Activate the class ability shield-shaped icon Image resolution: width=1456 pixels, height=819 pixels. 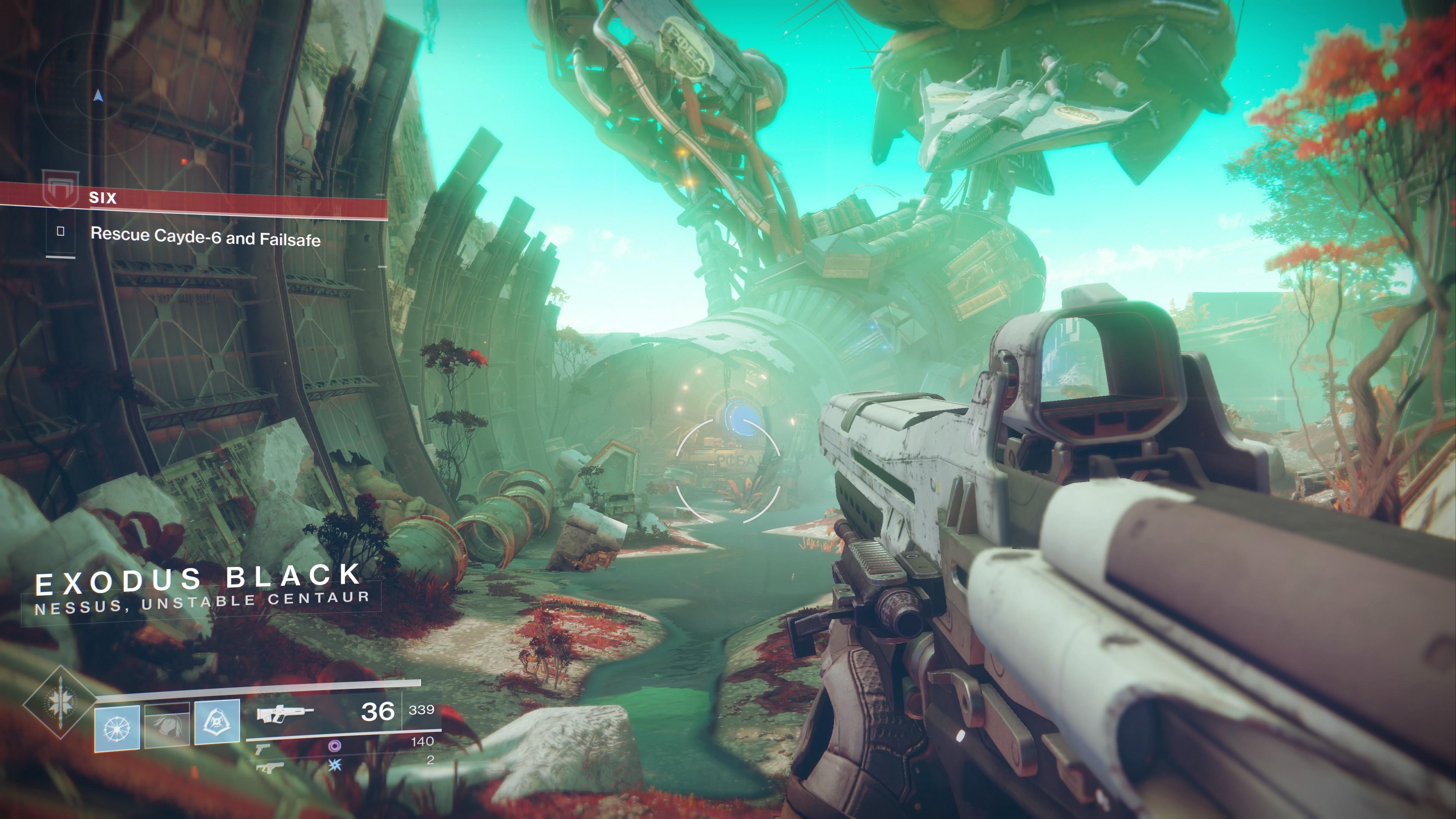(217, 722)
